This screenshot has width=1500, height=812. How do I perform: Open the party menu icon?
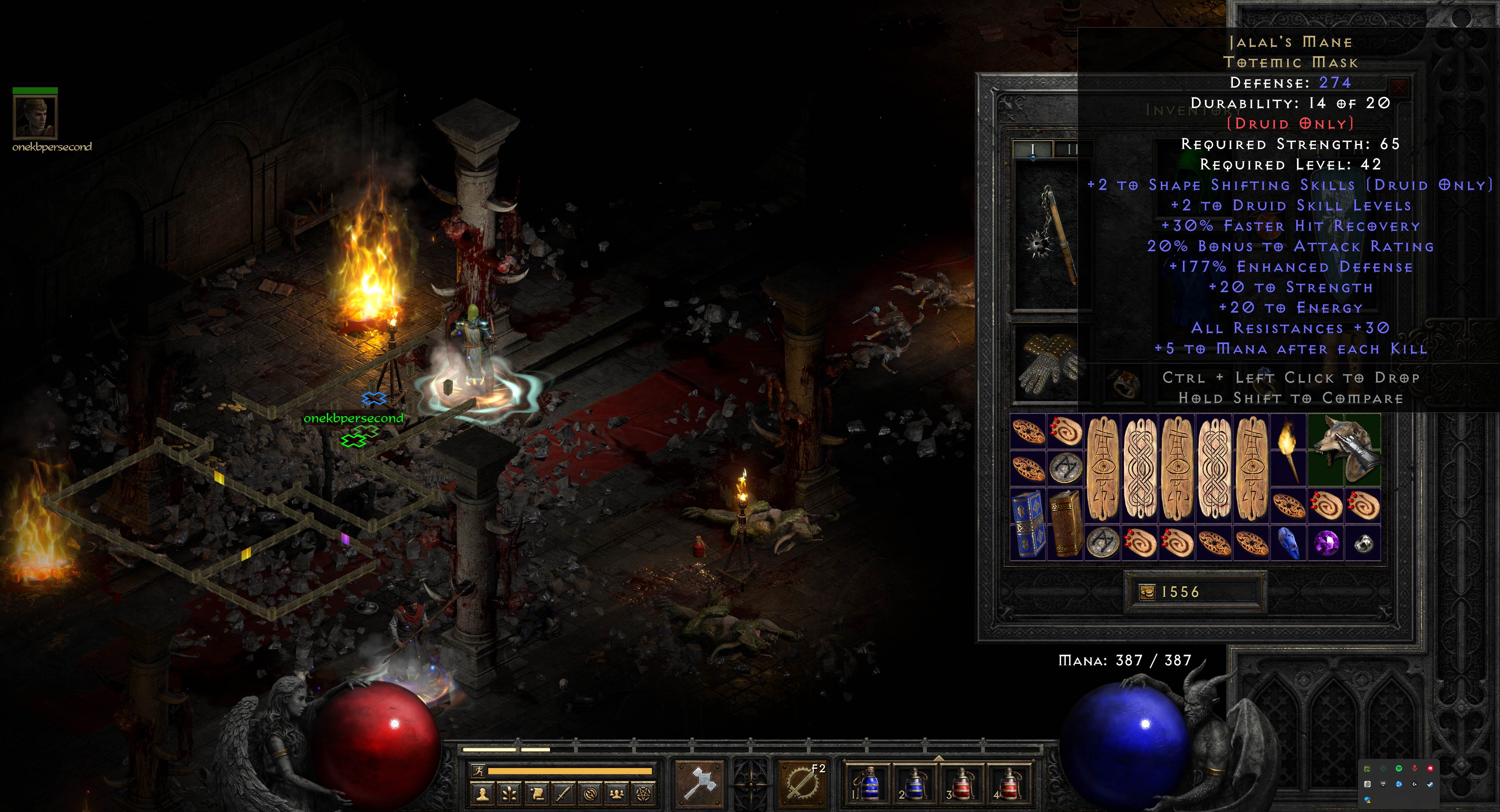click(x=617, y=794)
